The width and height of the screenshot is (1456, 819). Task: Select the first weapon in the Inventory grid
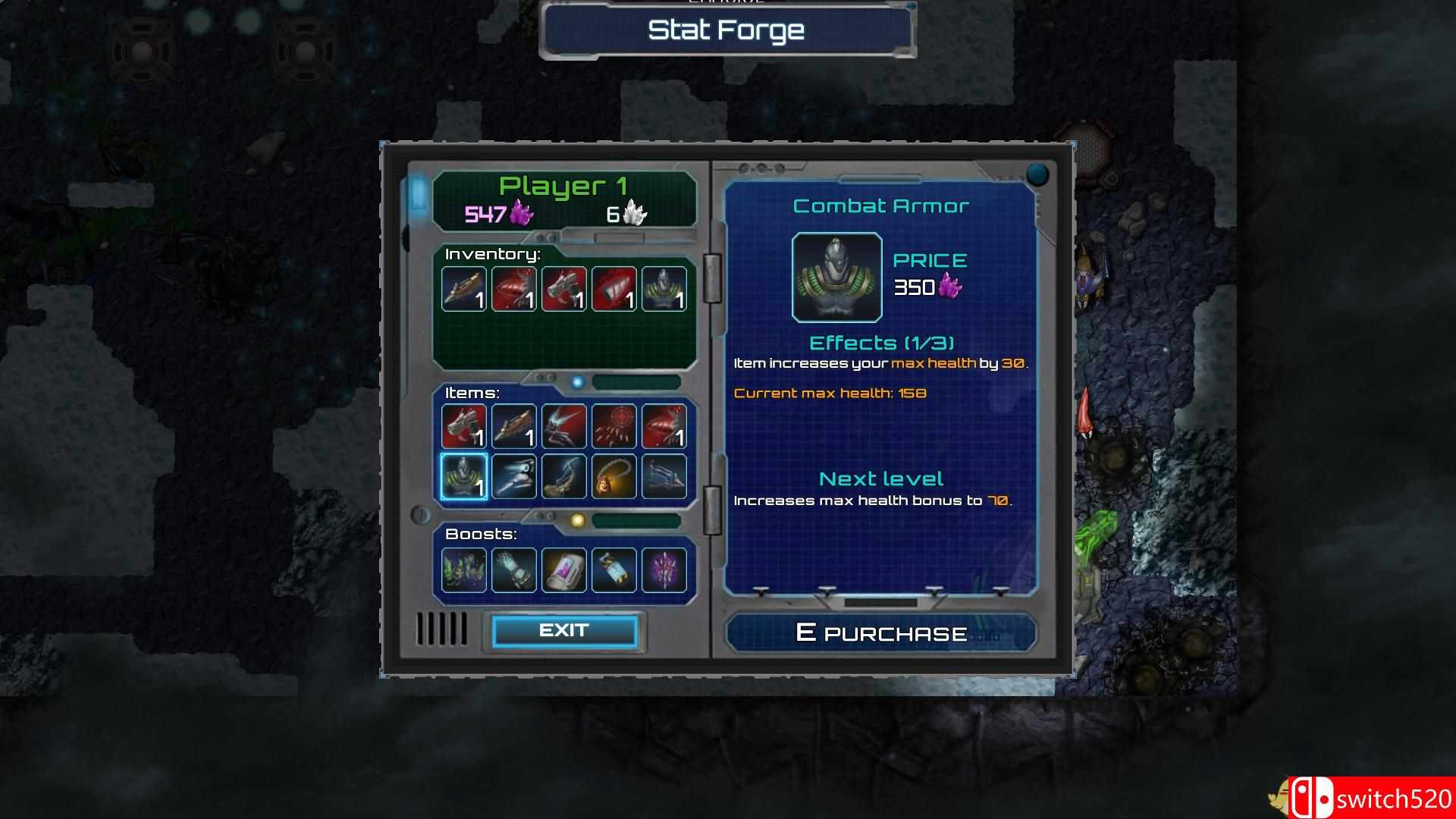(x=463, y=288)
